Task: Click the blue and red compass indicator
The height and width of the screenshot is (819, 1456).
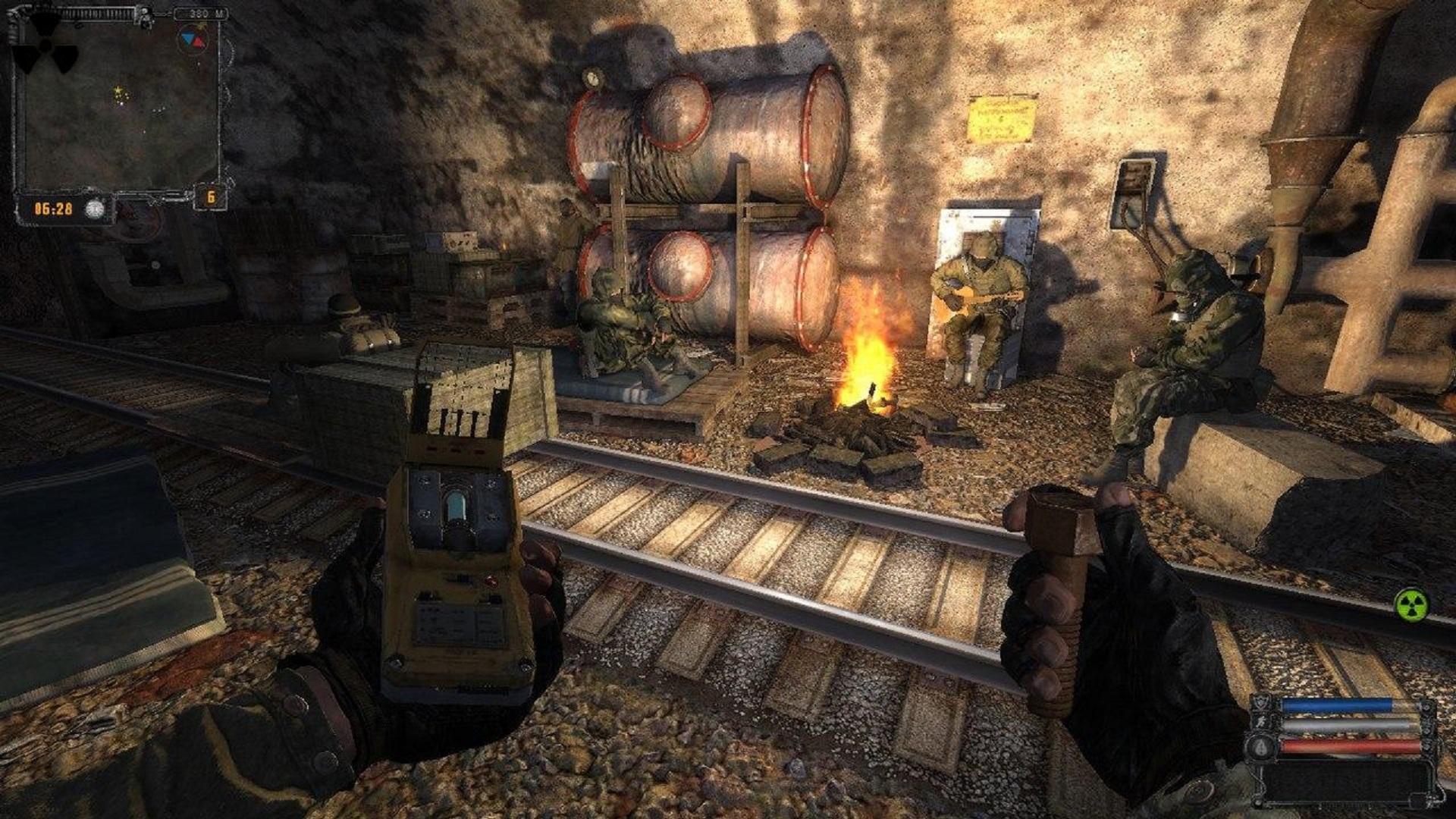Action: coord(193,39)
